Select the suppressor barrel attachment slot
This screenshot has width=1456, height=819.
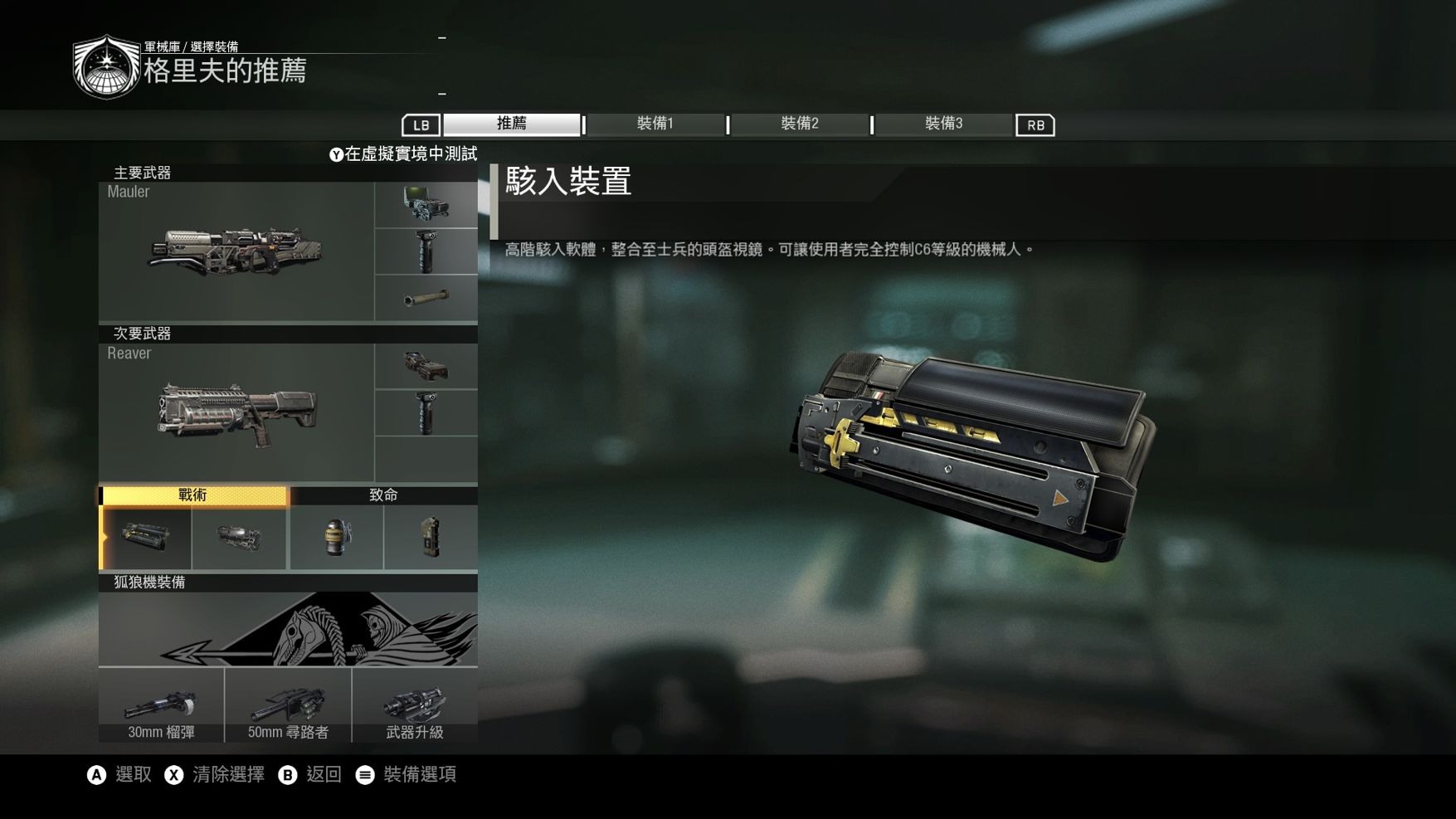click(x=426, y=297)
